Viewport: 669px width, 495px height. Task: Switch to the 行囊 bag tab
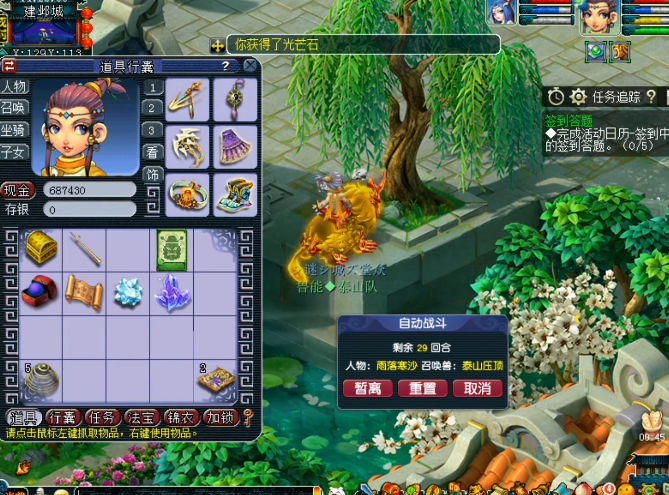click(x=63, y=417)
